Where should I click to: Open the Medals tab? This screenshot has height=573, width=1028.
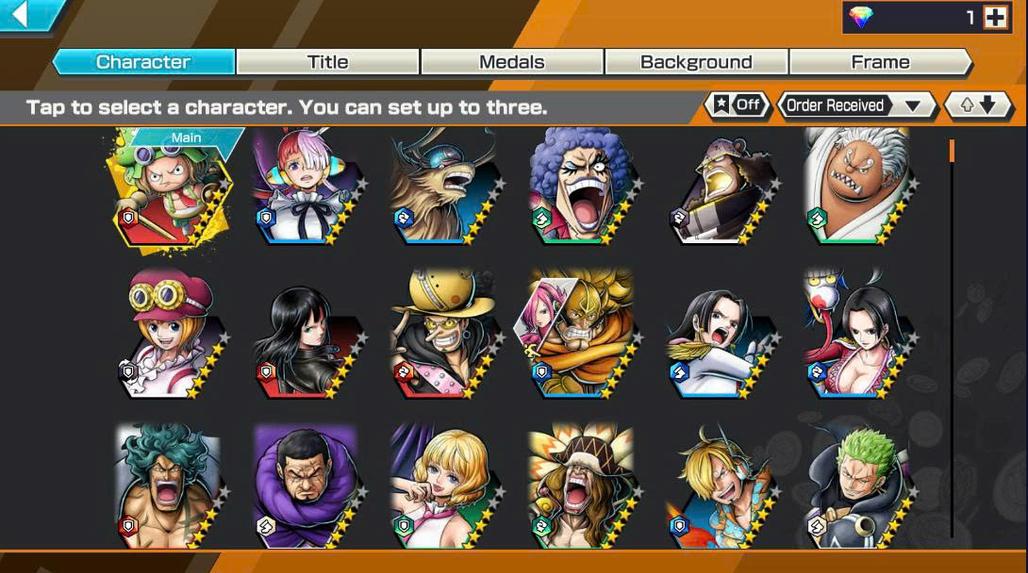[x=511, y=62]
